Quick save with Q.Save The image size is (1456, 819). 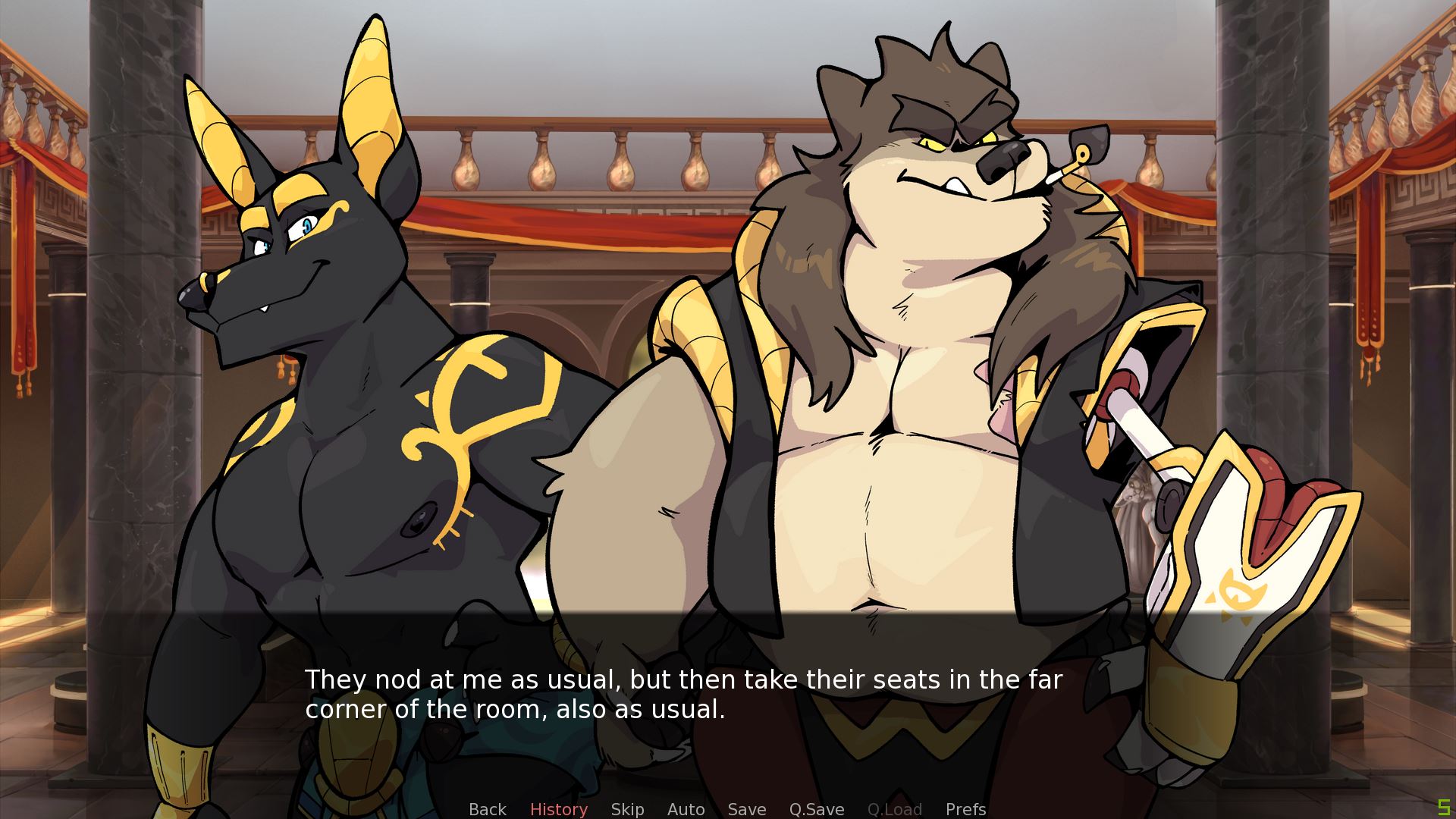point(816,809)
